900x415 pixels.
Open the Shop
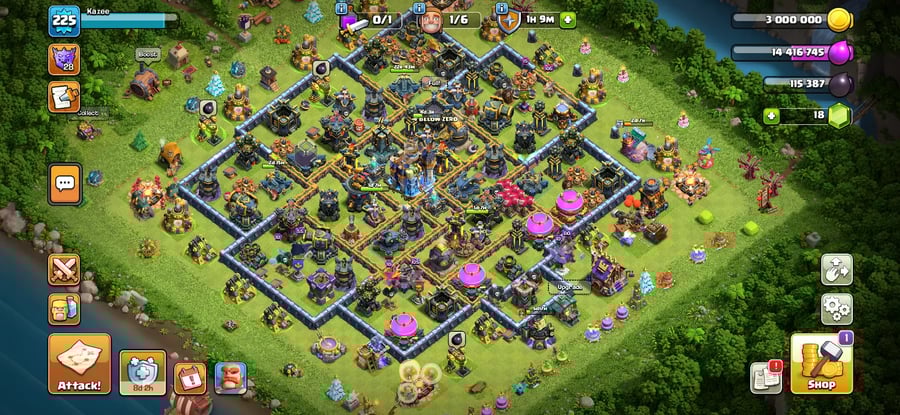click(x=821, y=363)
